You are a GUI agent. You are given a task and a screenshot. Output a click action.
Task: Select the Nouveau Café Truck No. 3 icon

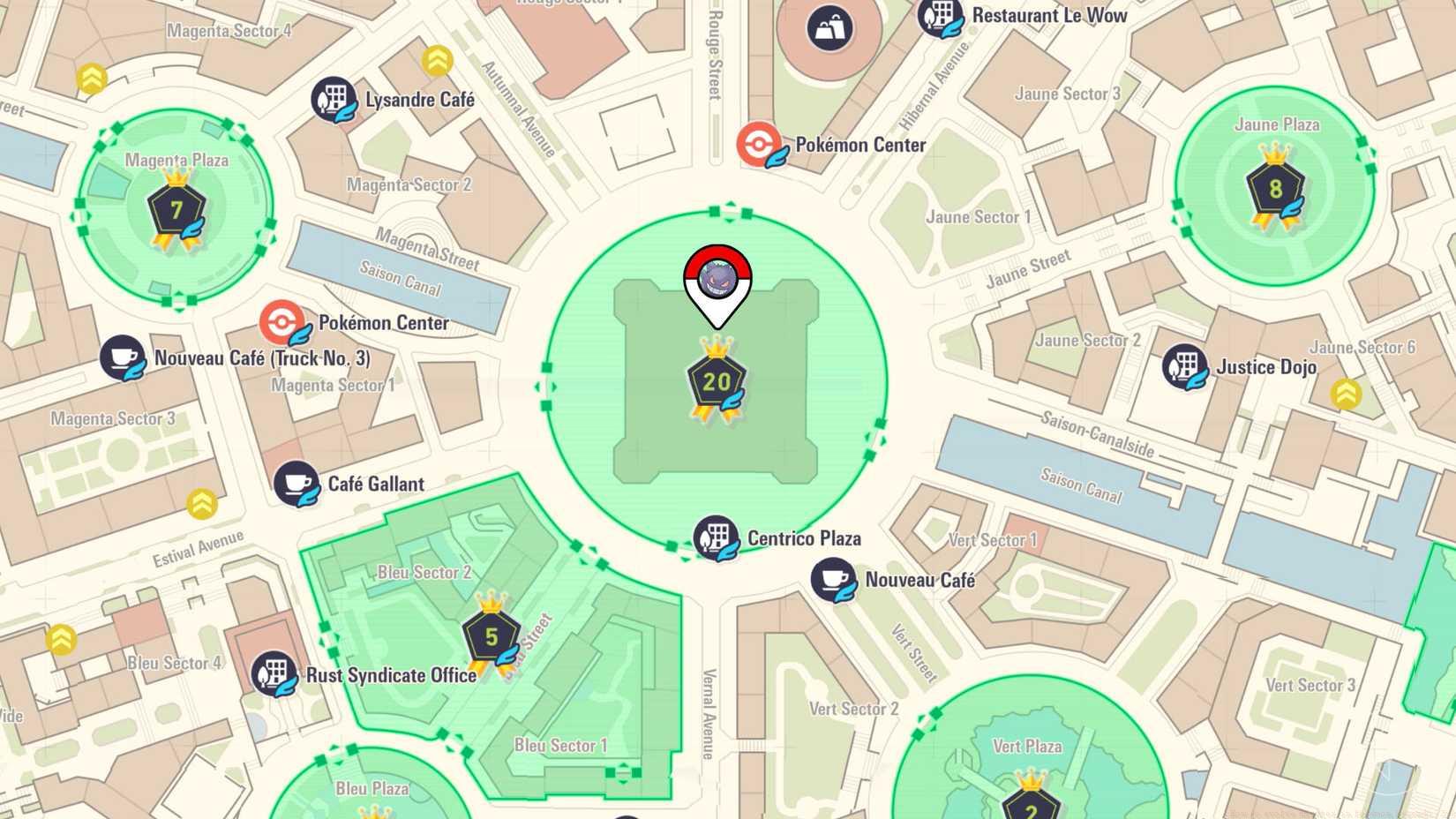pos(124,358)
